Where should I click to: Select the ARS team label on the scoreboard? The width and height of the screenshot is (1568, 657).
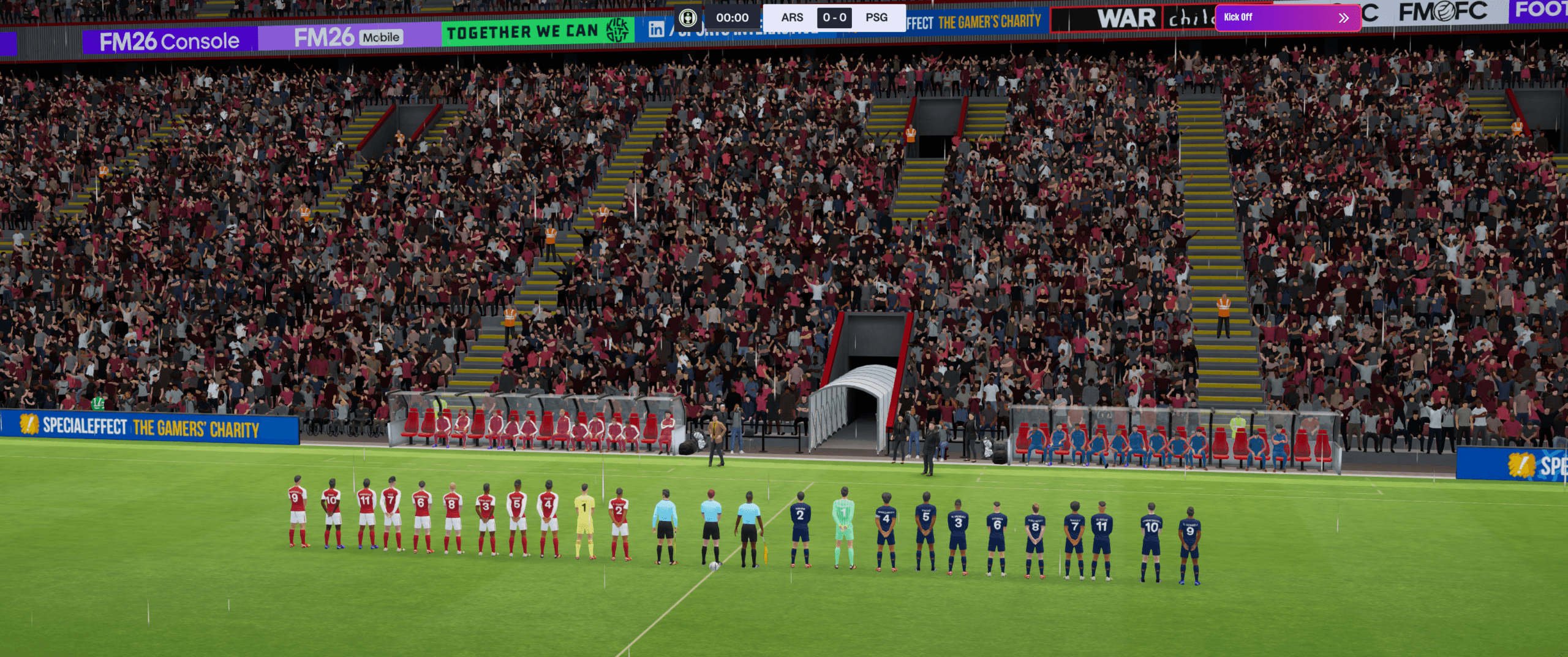tap(793, 17)
